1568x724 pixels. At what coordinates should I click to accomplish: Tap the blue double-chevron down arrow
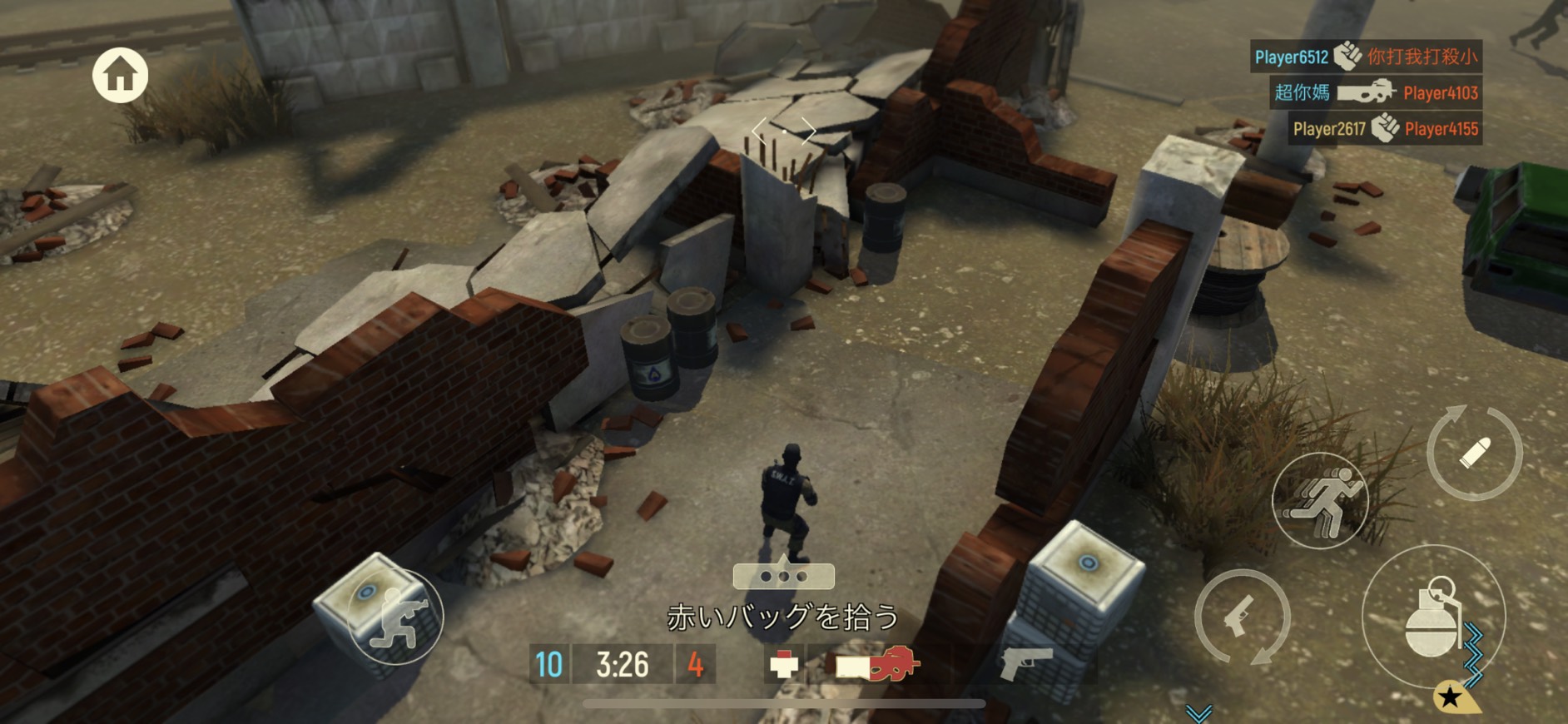click(1198, 713)
